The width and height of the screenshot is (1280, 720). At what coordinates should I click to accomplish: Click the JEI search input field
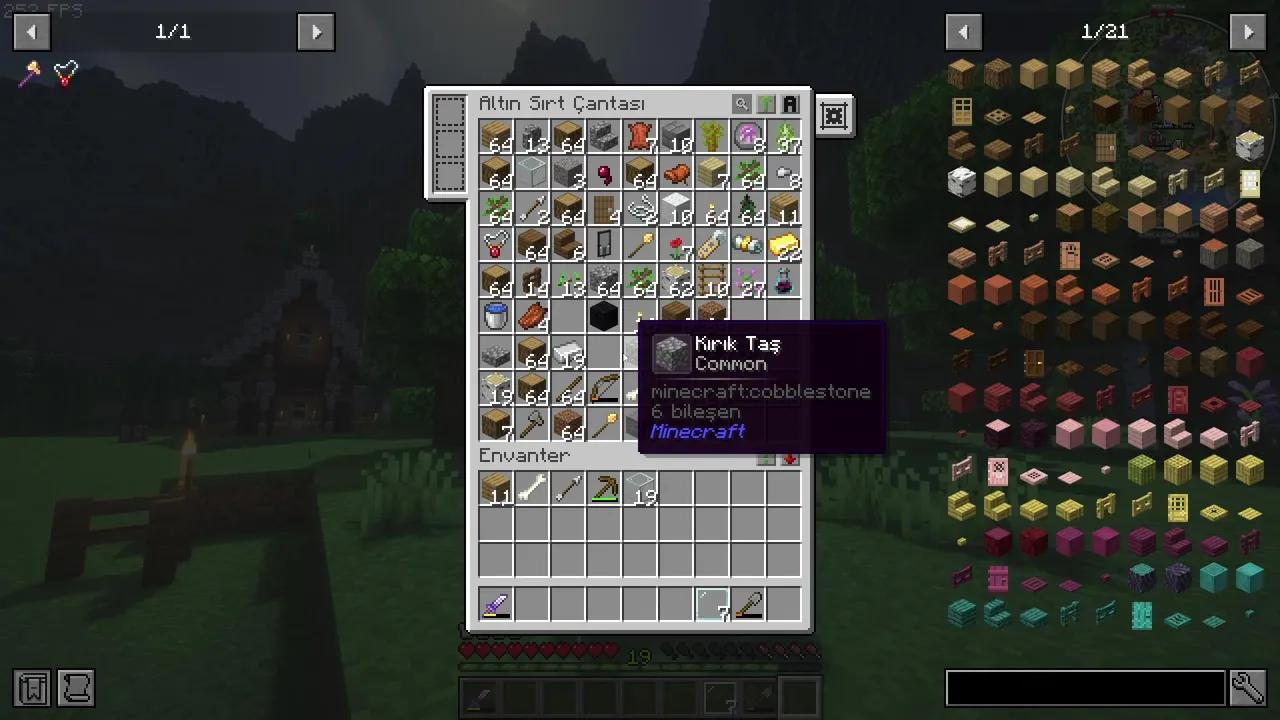tap(1085, 688)
